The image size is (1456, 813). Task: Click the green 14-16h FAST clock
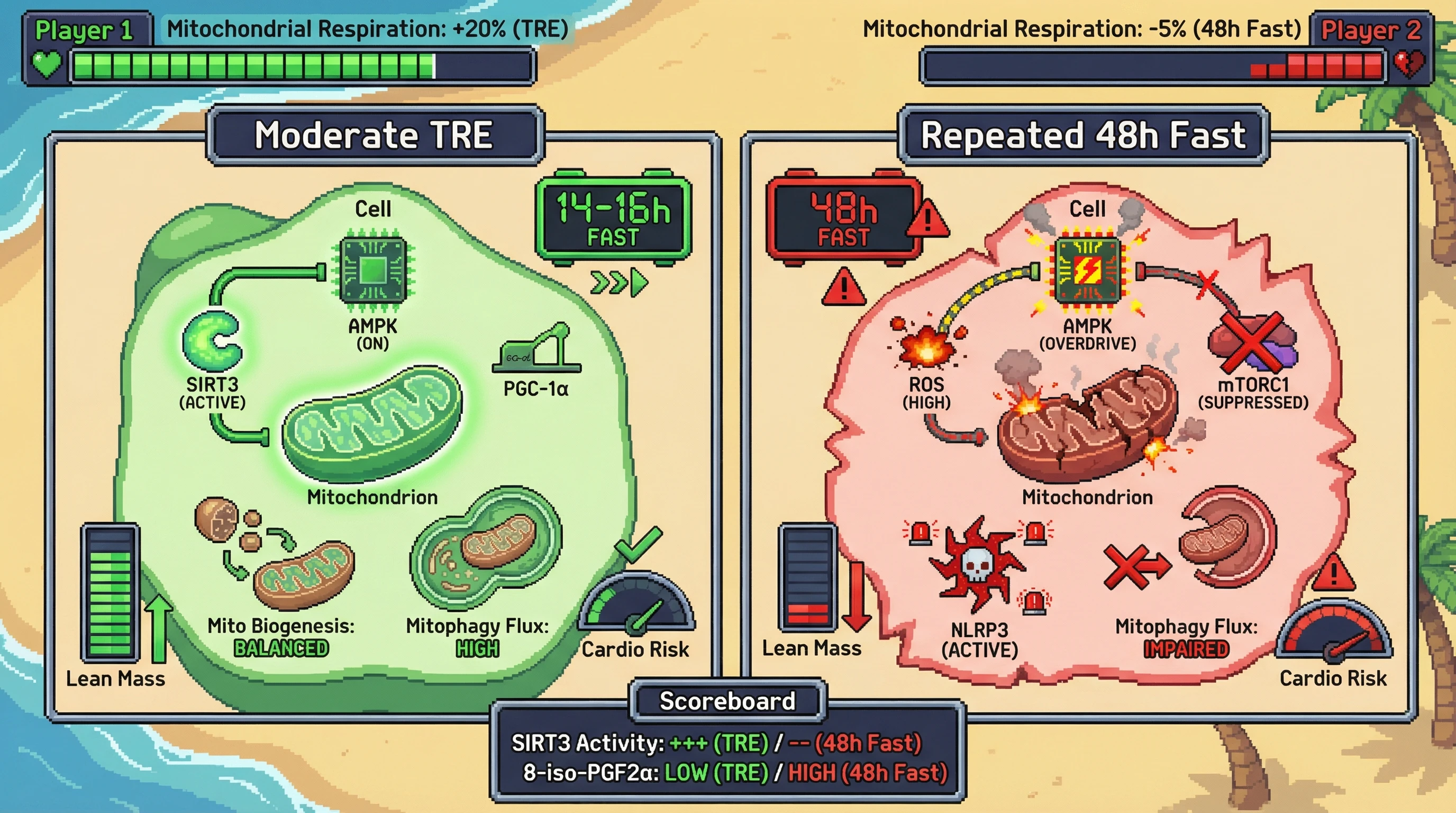613,218
